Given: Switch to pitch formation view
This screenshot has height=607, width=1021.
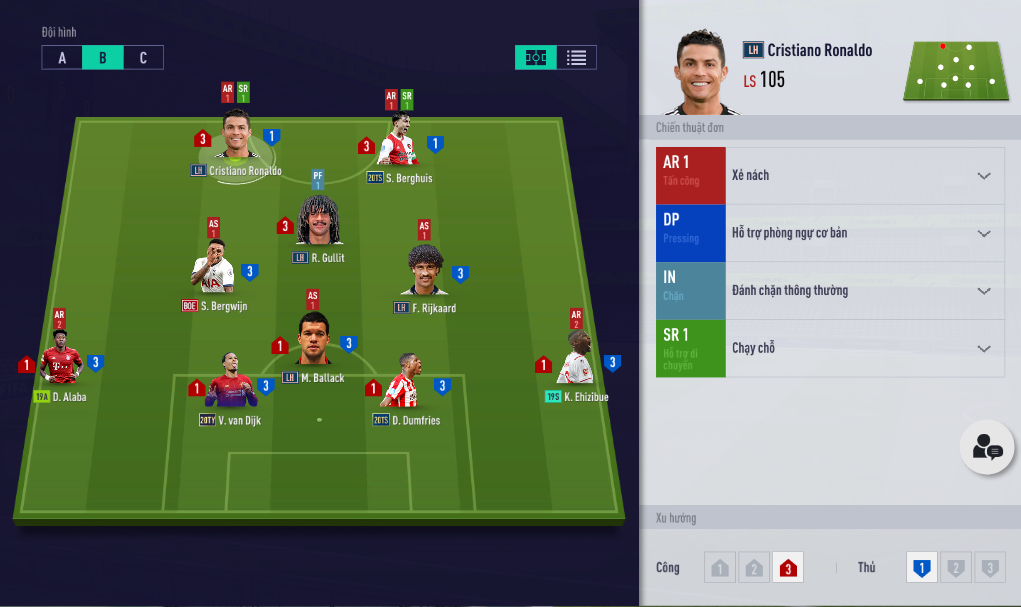Looking at the screenshot, I should point(536,58).
